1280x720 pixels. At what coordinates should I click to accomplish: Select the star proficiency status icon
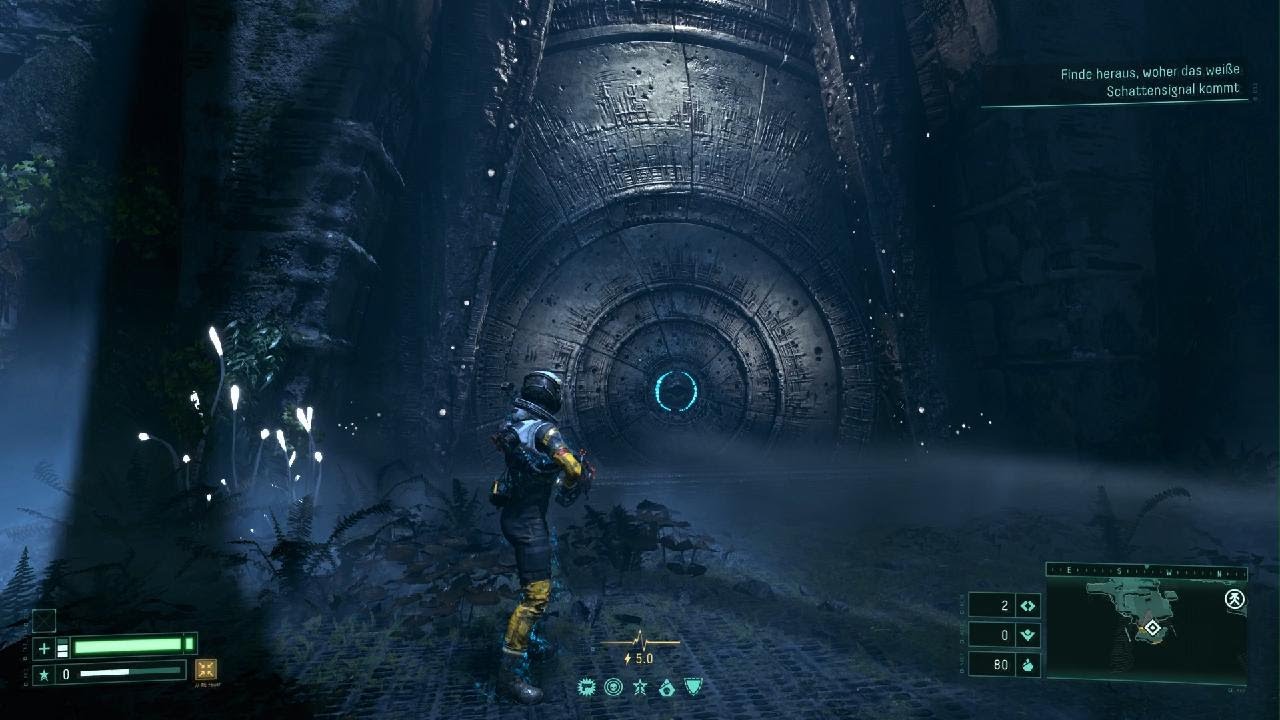[x=641, y=687]
